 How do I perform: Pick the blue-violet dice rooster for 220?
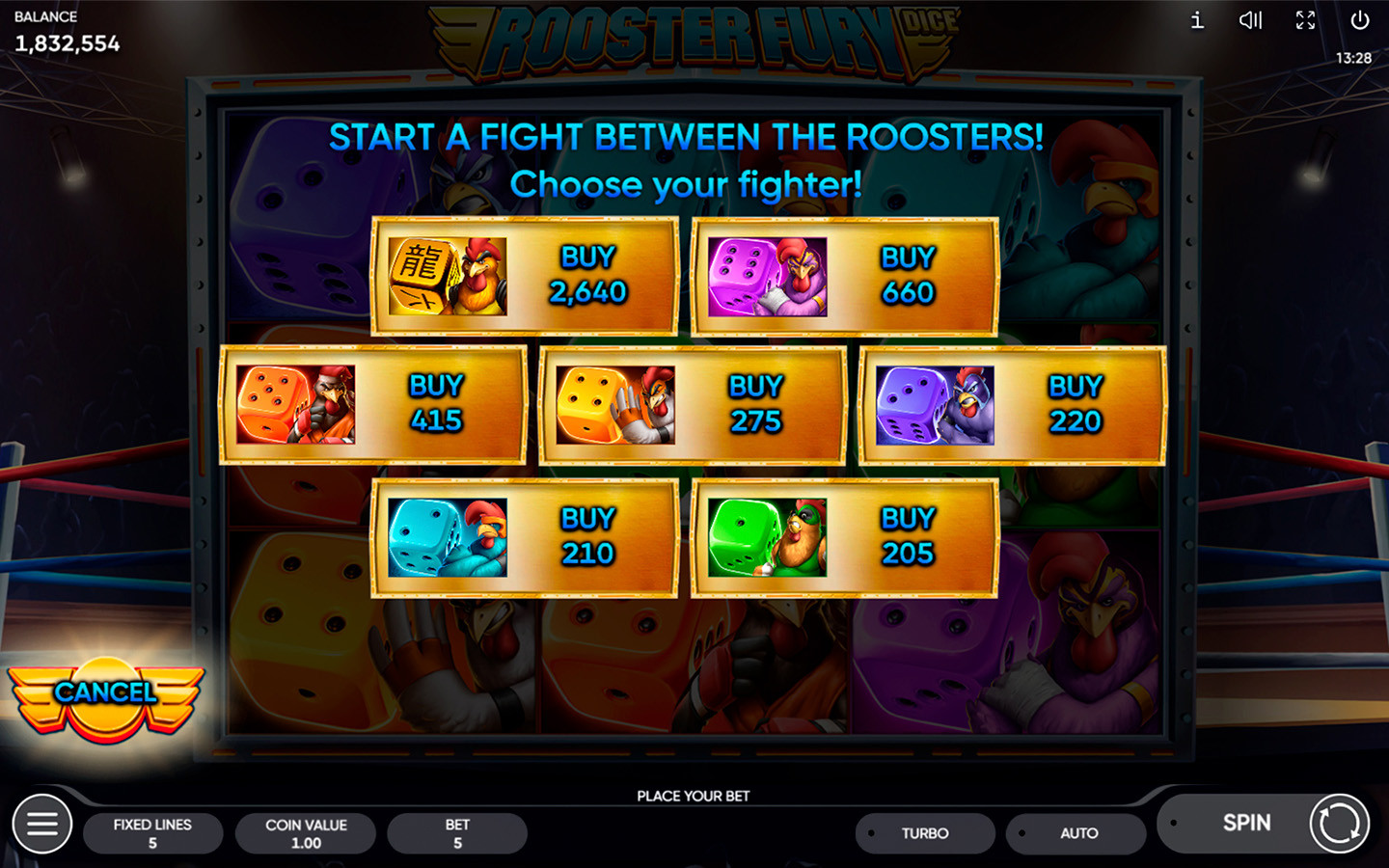click(x=1012, y=405)
